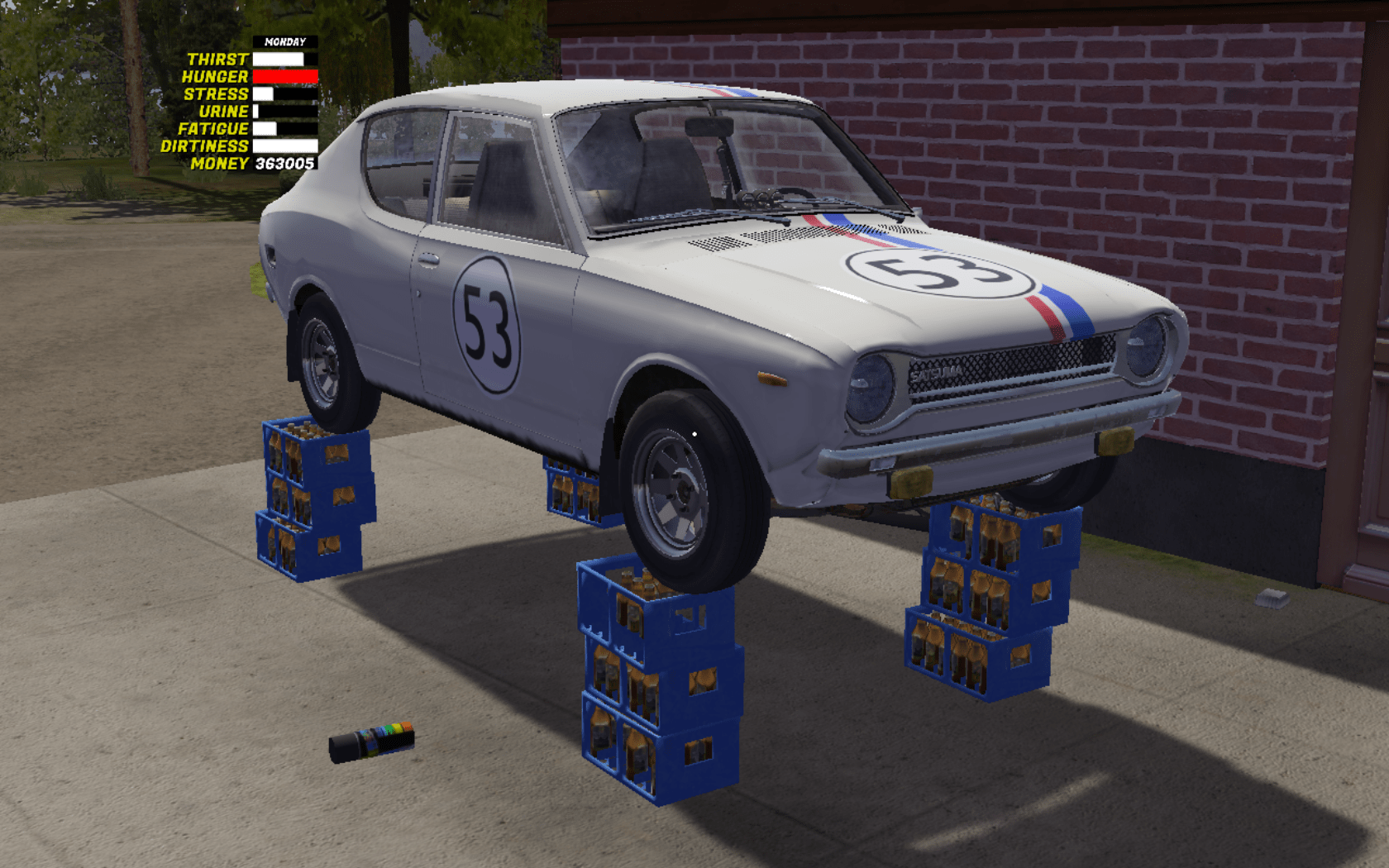Click the red HUNGER bar
Screen dimensions: 1389x868
tap(285, 75)
